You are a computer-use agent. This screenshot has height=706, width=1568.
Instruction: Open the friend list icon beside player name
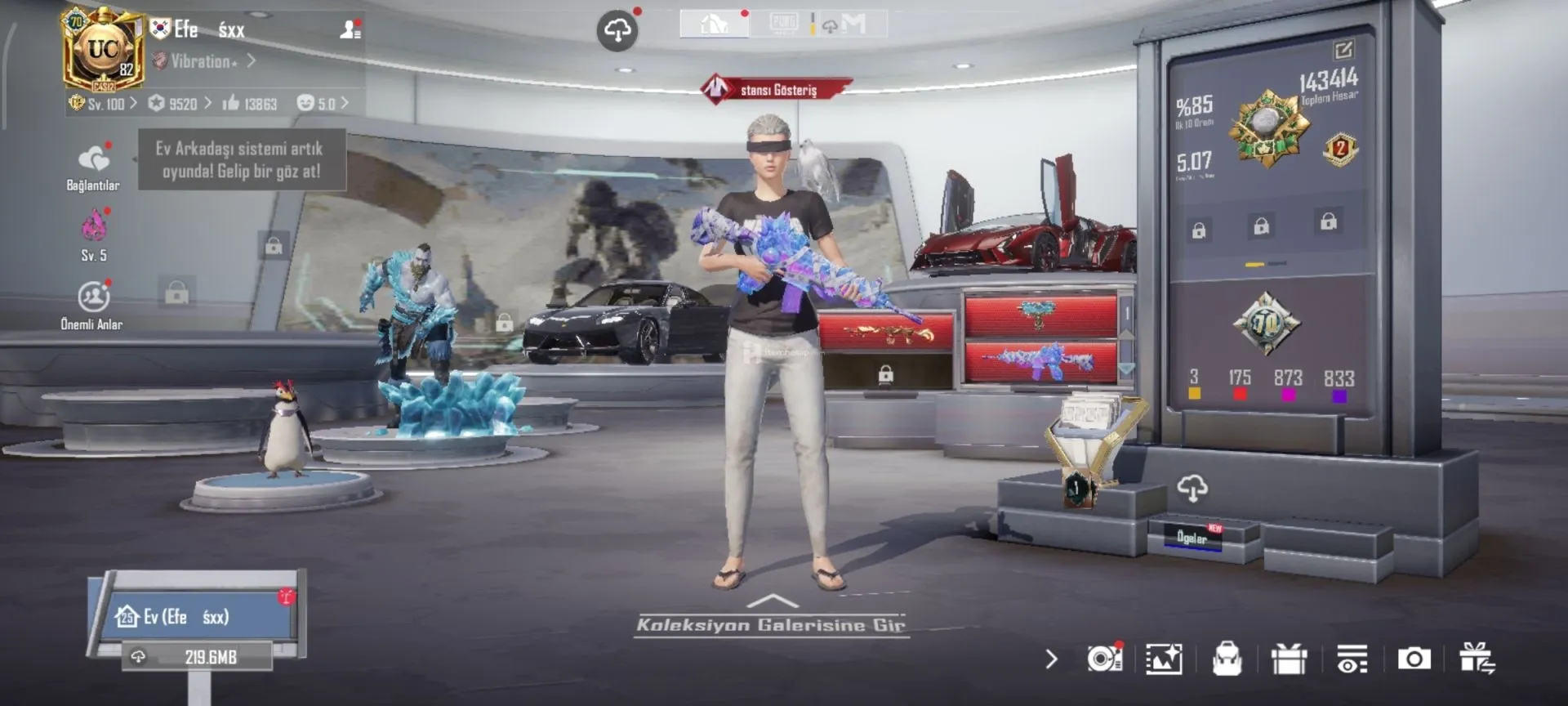click(x=350, y=30)
